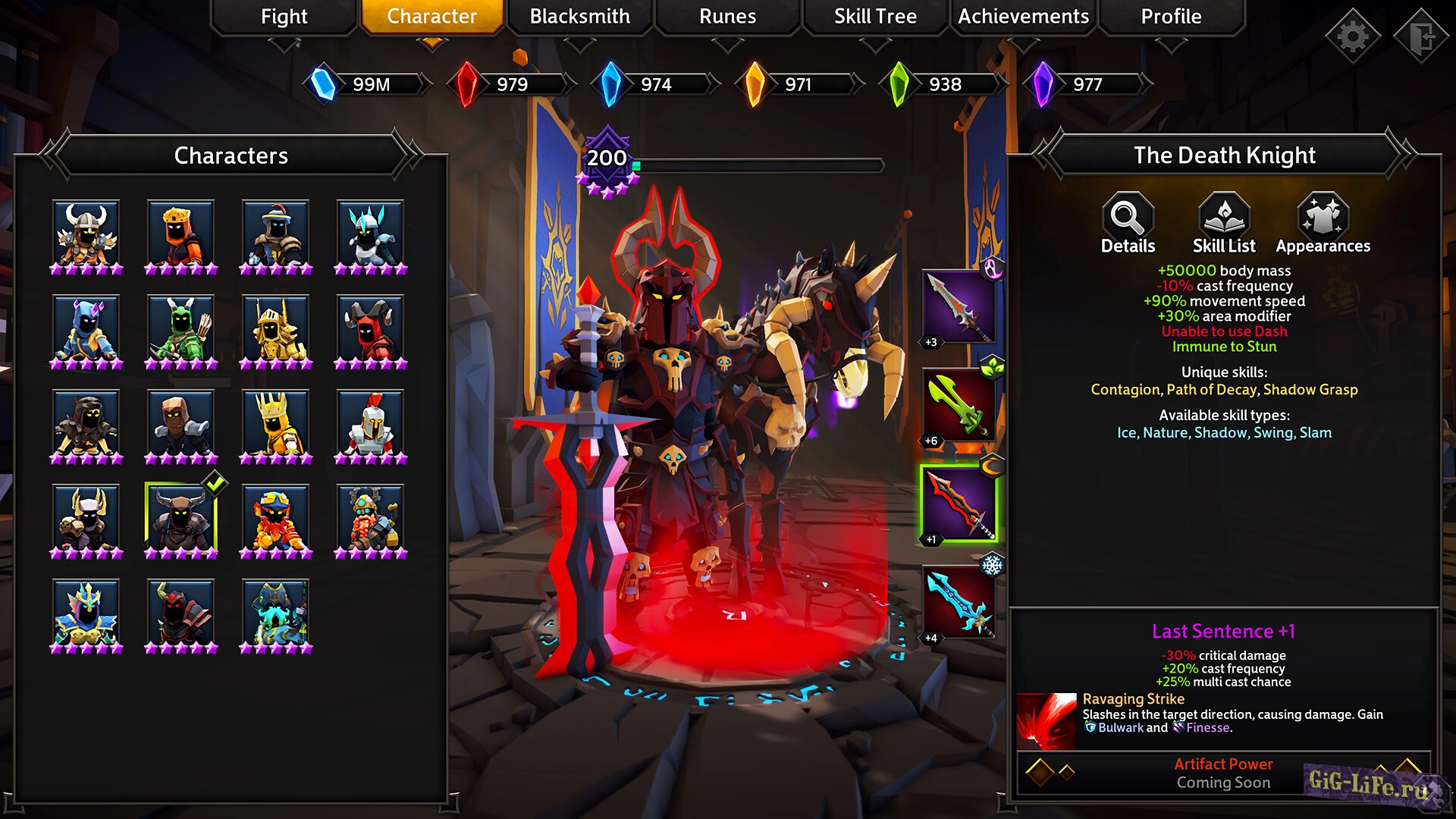Switch to the Profile tab
This screenshot has width=1456, height=819.
click(1171, 17)
